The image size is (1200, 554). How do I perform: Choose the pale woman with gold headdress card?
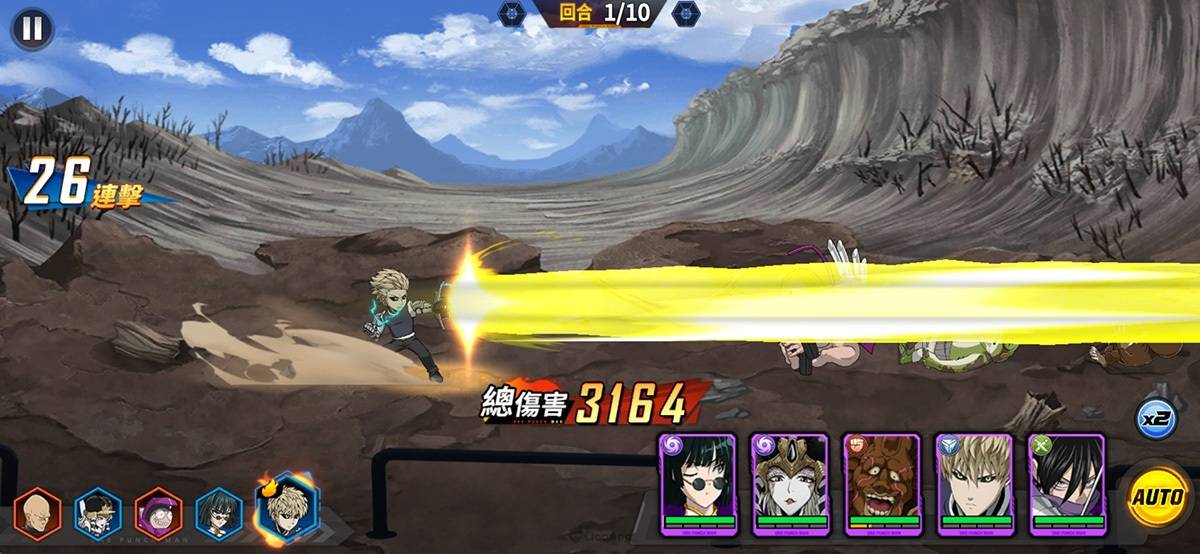tap(790, 484)
